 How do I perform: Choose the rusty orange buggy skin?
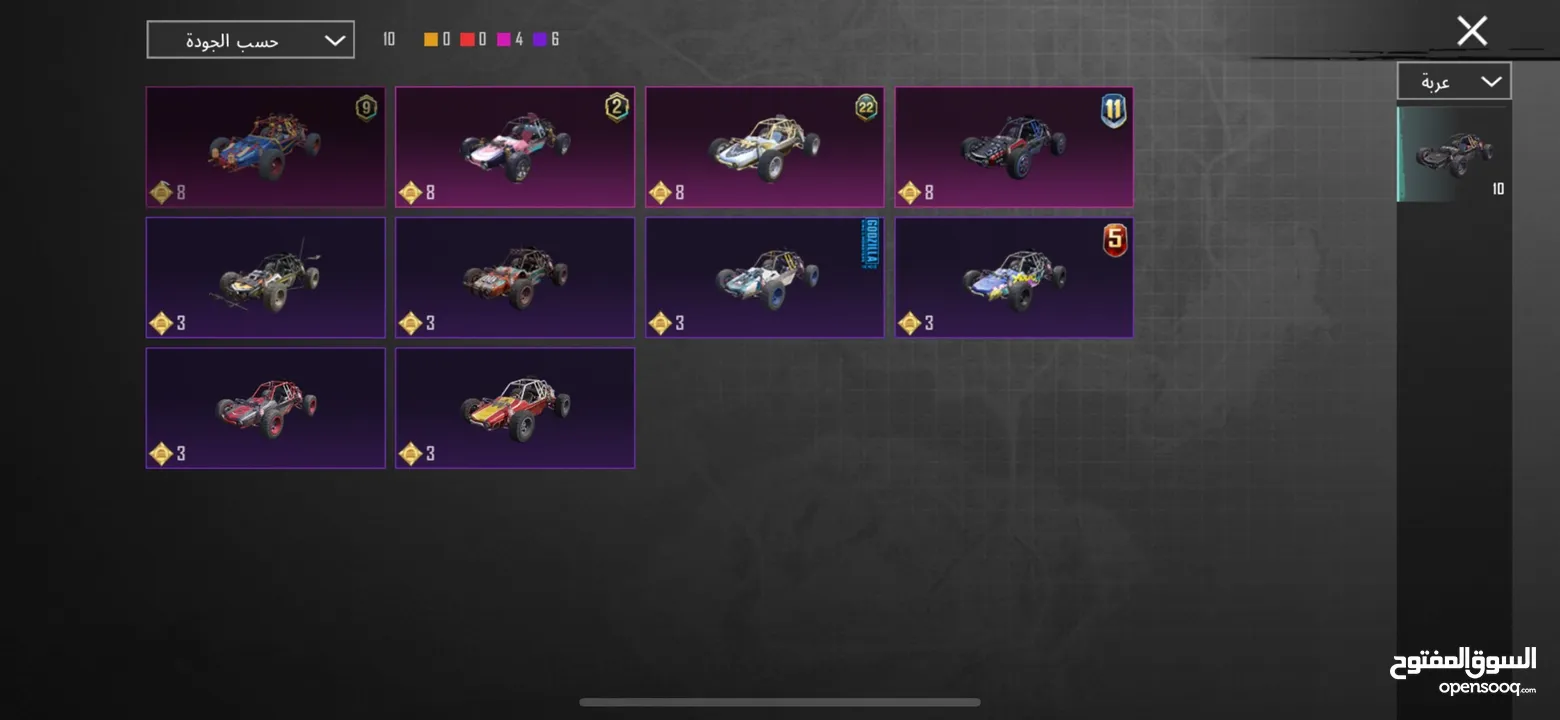pos(514,277)
